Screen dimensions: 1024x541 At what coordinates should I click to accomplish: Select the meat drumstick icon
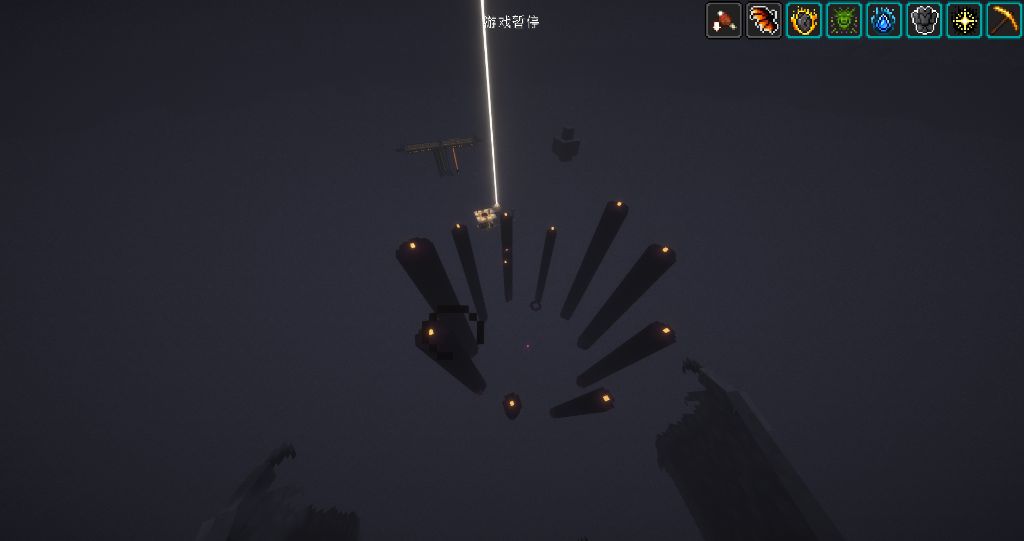click(x=723, y=20)
